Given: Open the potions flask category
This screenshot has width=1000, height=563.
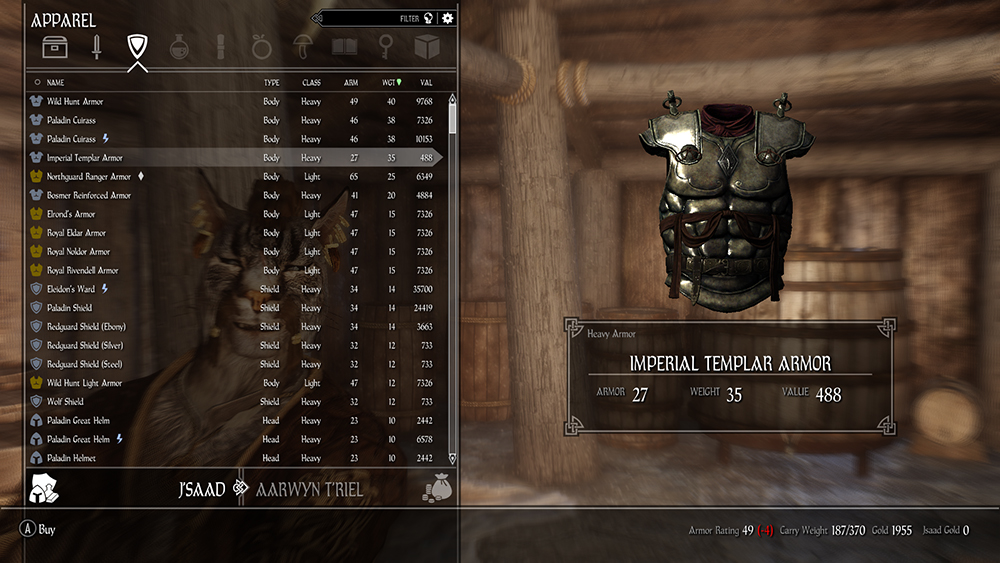Looking at the screenshot, I should tap(179, 47).
